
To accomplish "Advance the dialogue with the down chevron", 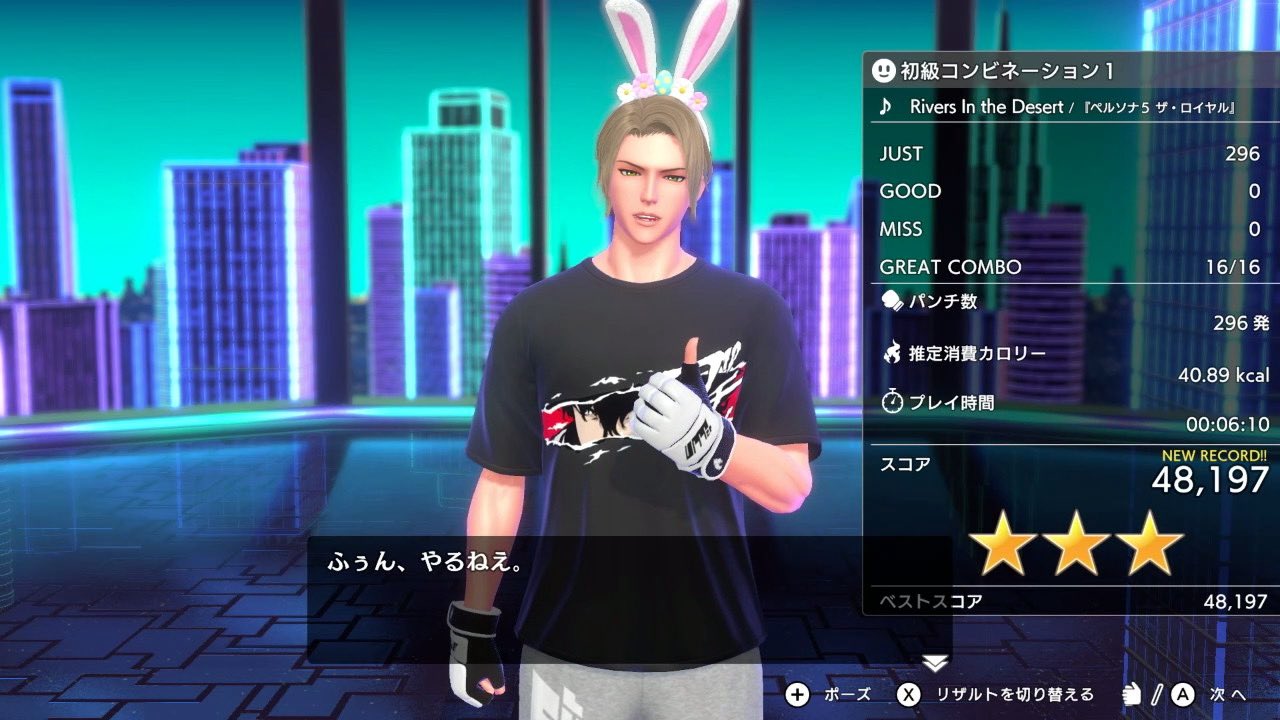I will (935, 662).
